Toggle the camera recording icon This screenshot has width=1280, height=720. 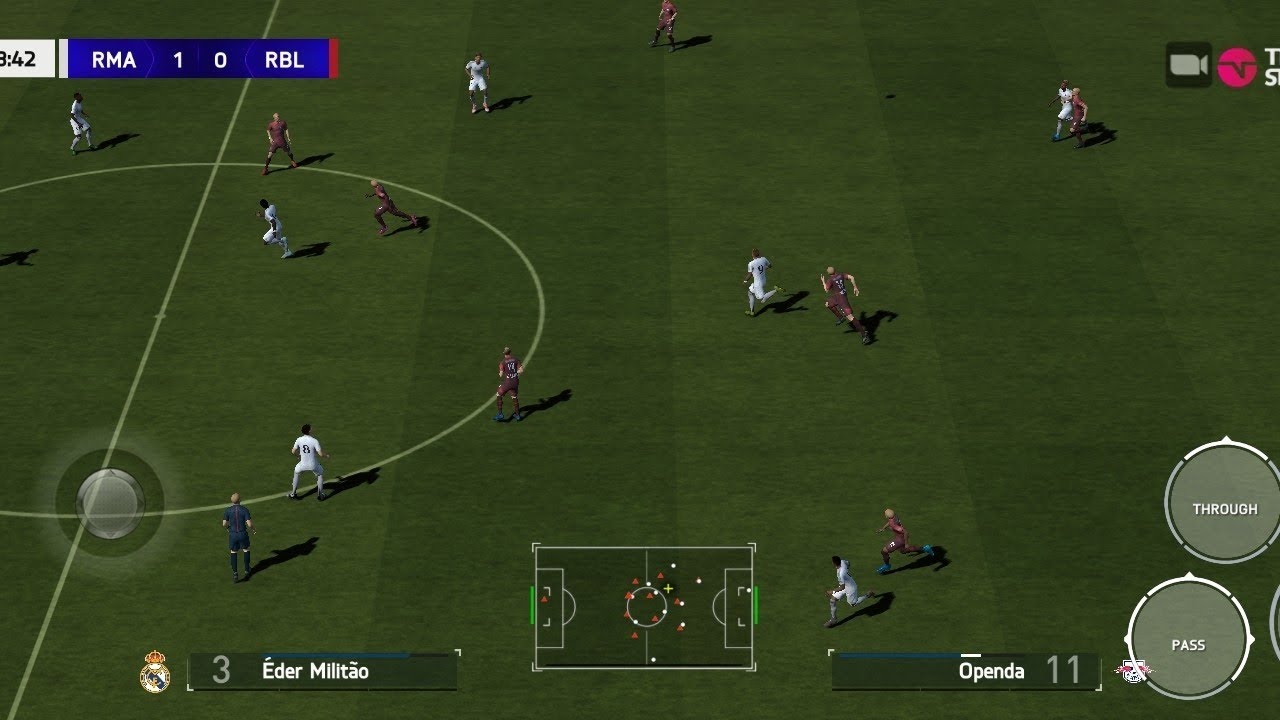(x=1188, y=66)
